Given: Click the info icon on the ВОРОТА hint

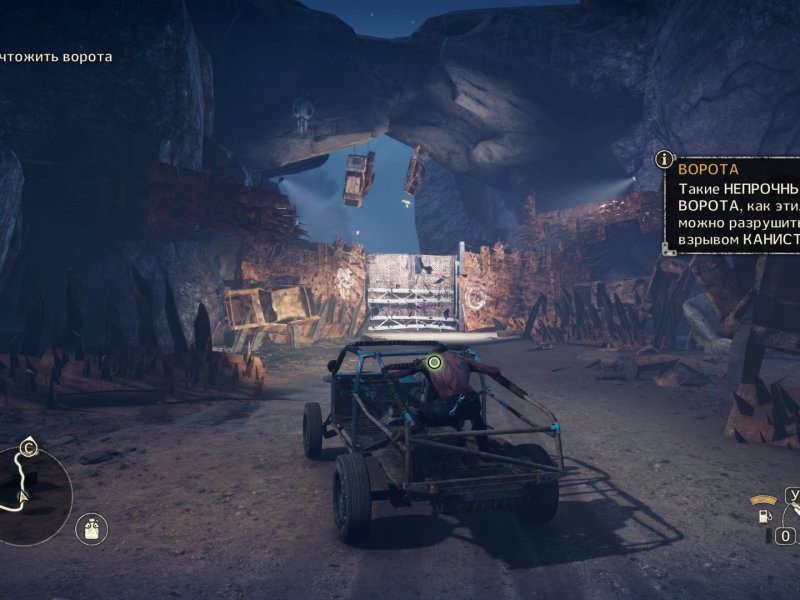Looking at the screenshot, I should (x=666, y=159).
